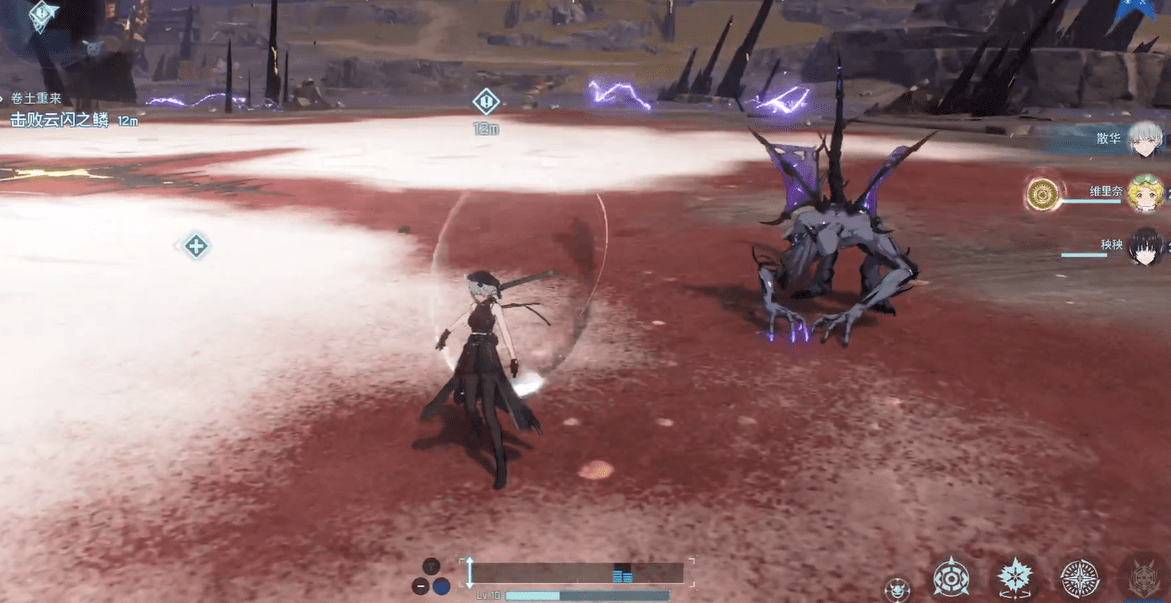Switch to party member 散华
This screenshot has height=603, width=1171.
tap(1146, 140)
